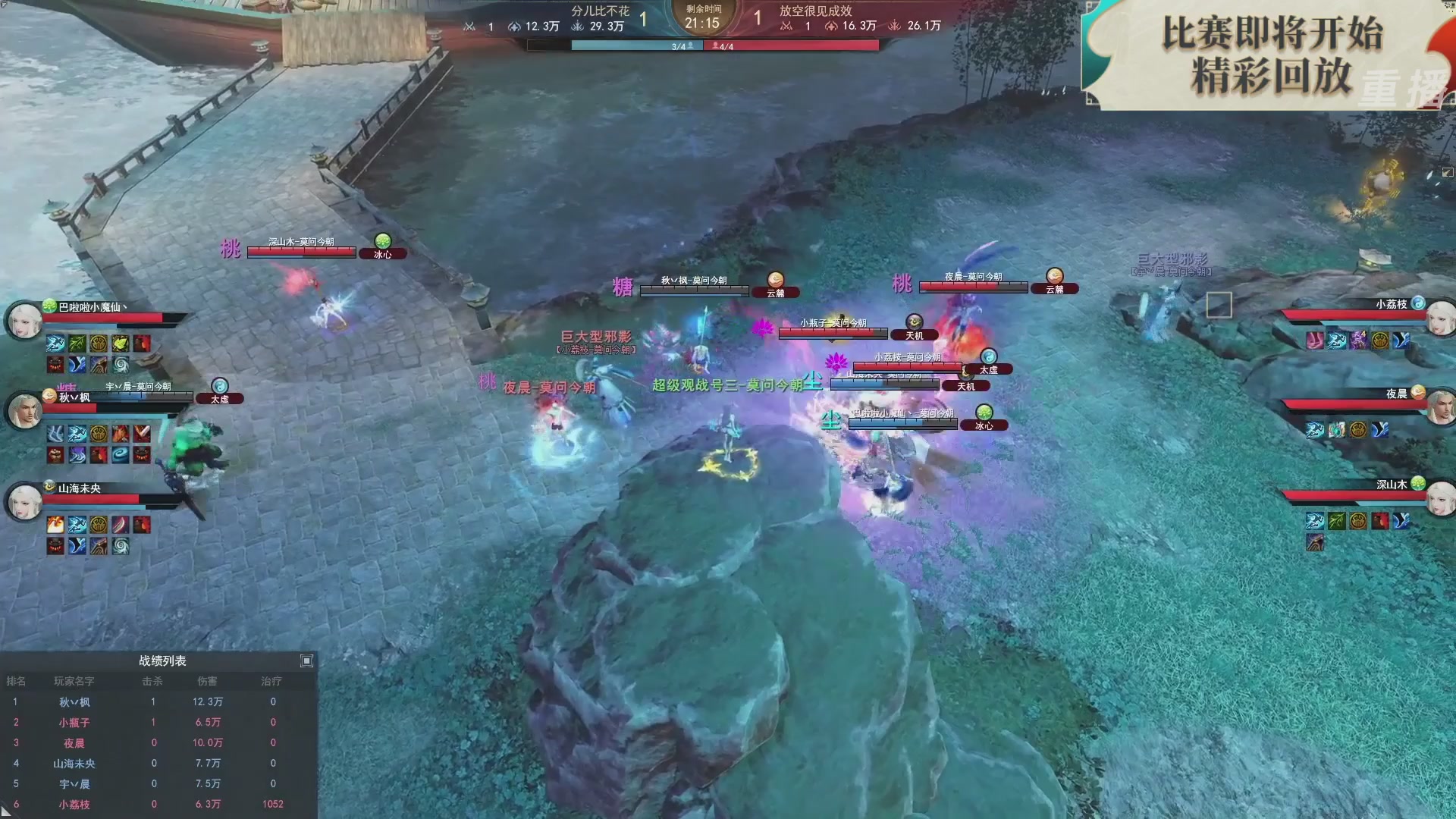This screenshot has height=819, width=1456.
Task: Click the 治疗 column header in the scoreboard
Action: coord(272,681)
